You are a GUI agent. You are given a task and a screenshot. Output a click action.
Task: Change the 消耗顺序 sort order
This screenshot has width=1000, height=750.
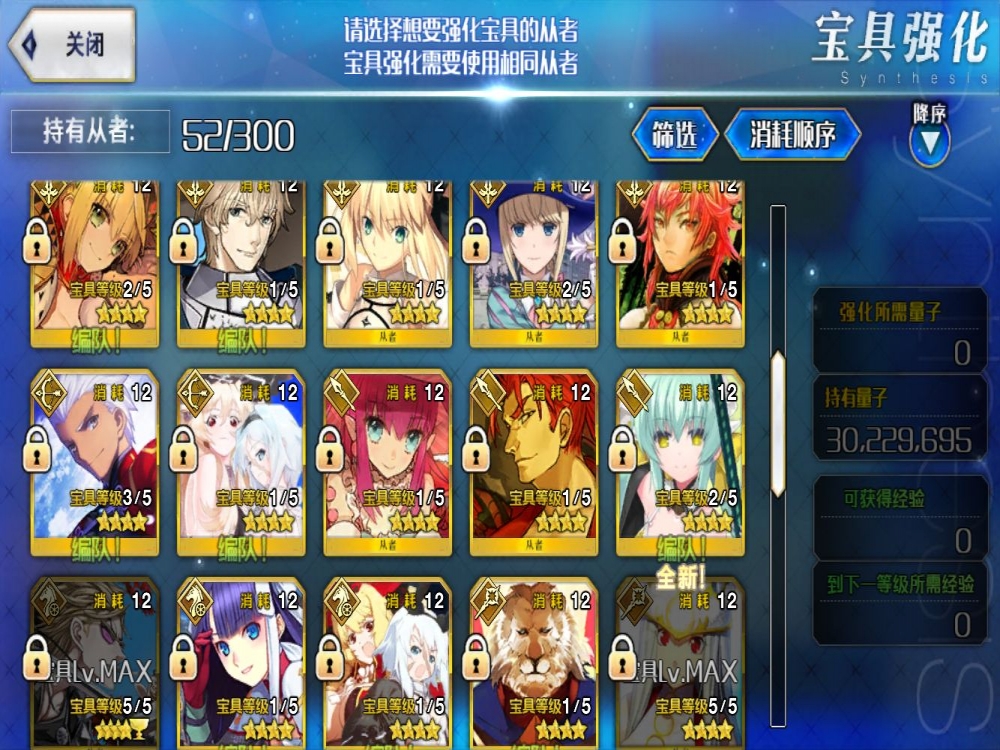pyautogui.click(x=792, y=136)
